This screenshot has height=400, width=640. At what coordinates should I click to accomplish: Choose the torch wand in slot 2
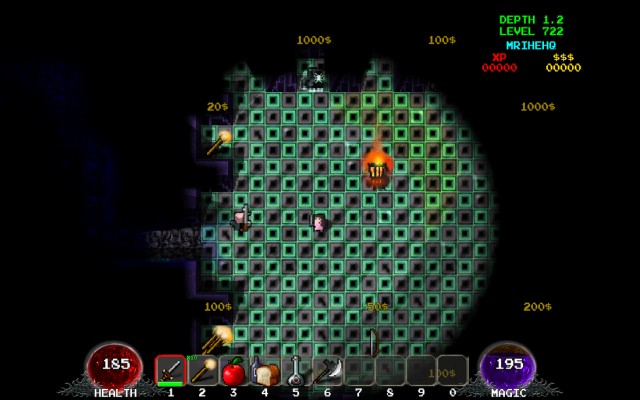pos(202,371)
